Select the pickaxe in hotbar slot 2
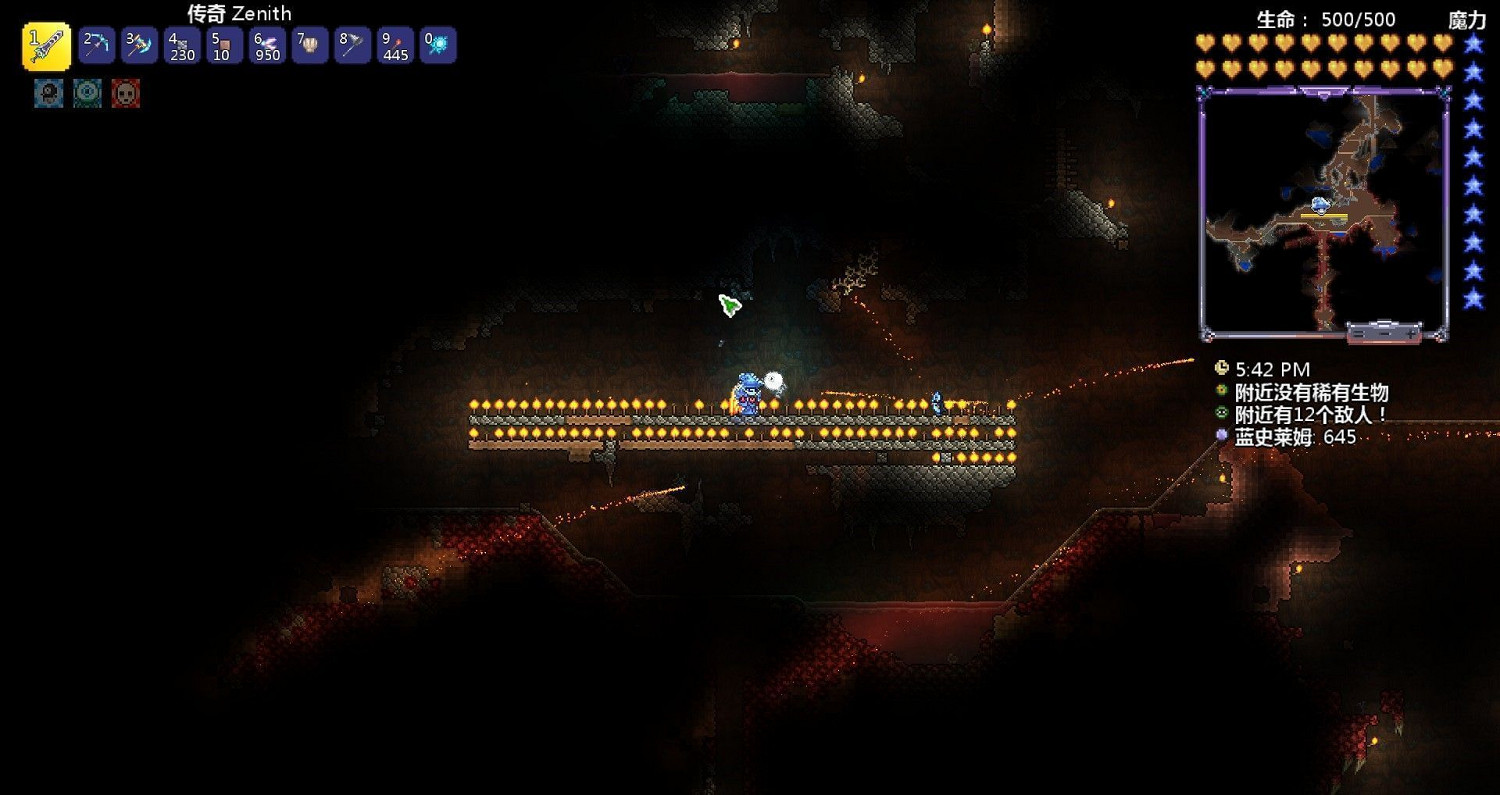 pyautogui.click(x=96, y=44)
